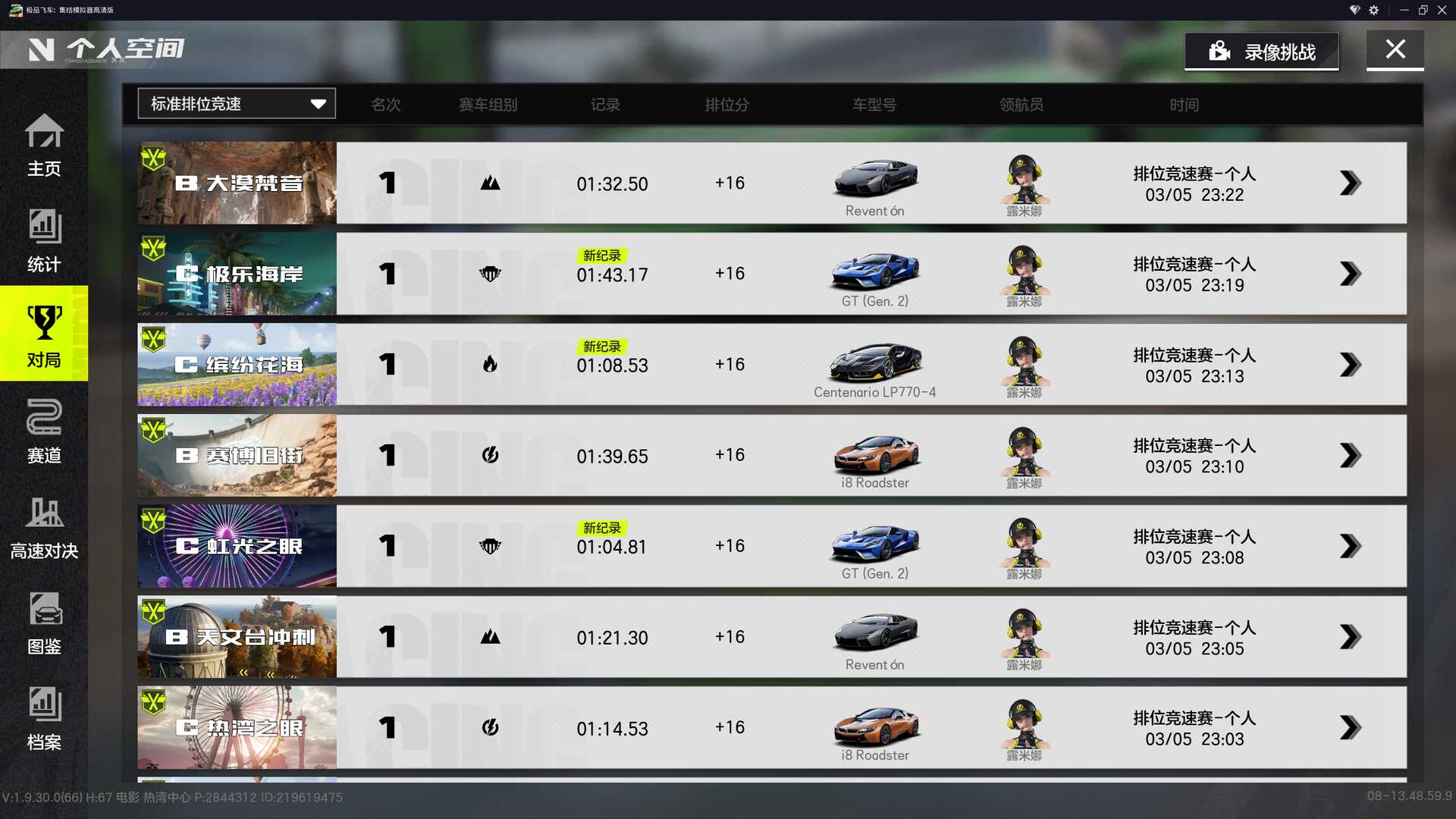Open the 录像挑战 replay challenge
This screenshot has width=1456, height=819.
click(1261, 52)
